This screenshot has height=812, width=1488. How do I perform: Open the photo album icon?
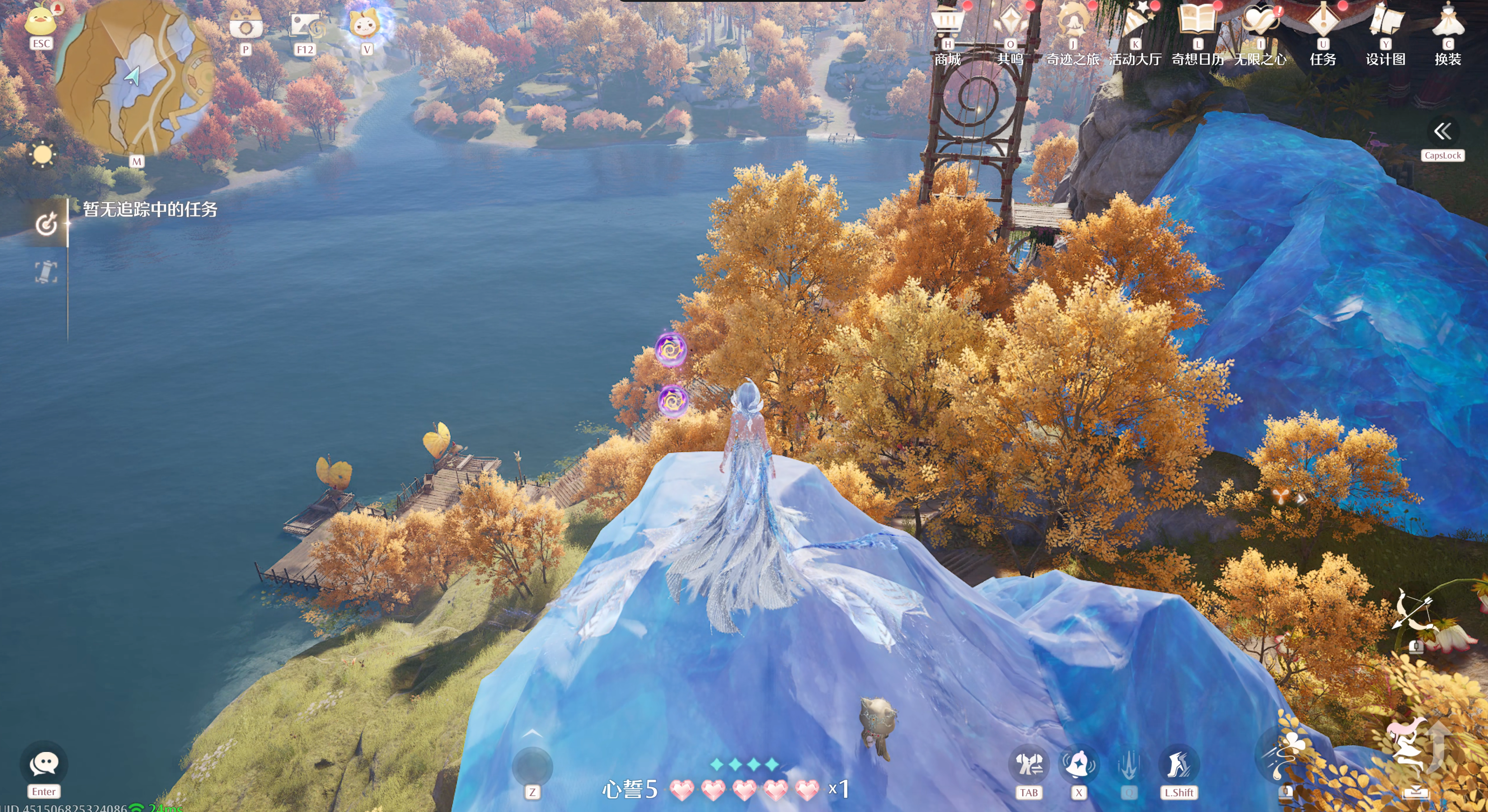[305, 26]
